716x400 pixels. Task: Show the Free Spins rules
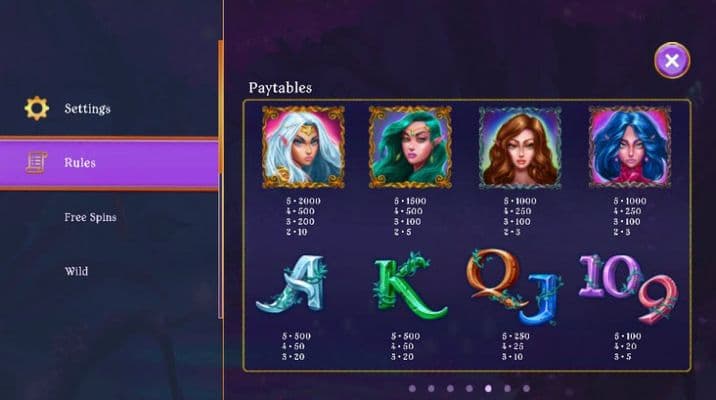(90, 217)
